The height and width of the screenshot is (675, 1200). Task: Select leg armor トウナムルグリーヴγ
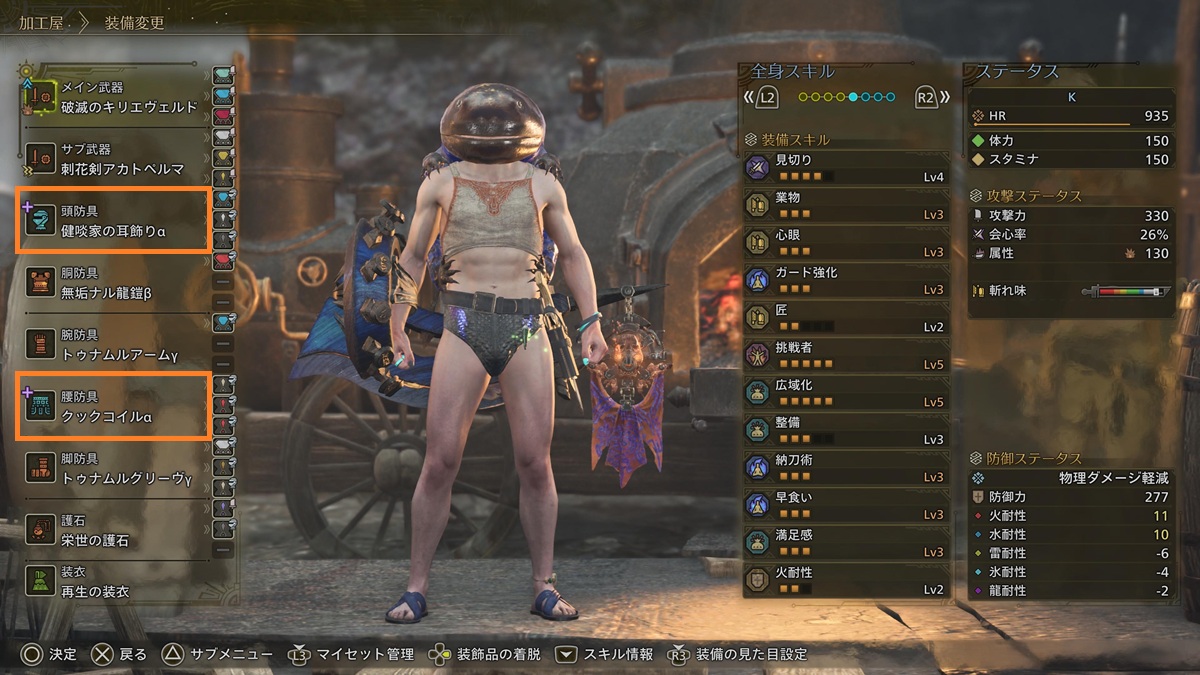point(115,468)
